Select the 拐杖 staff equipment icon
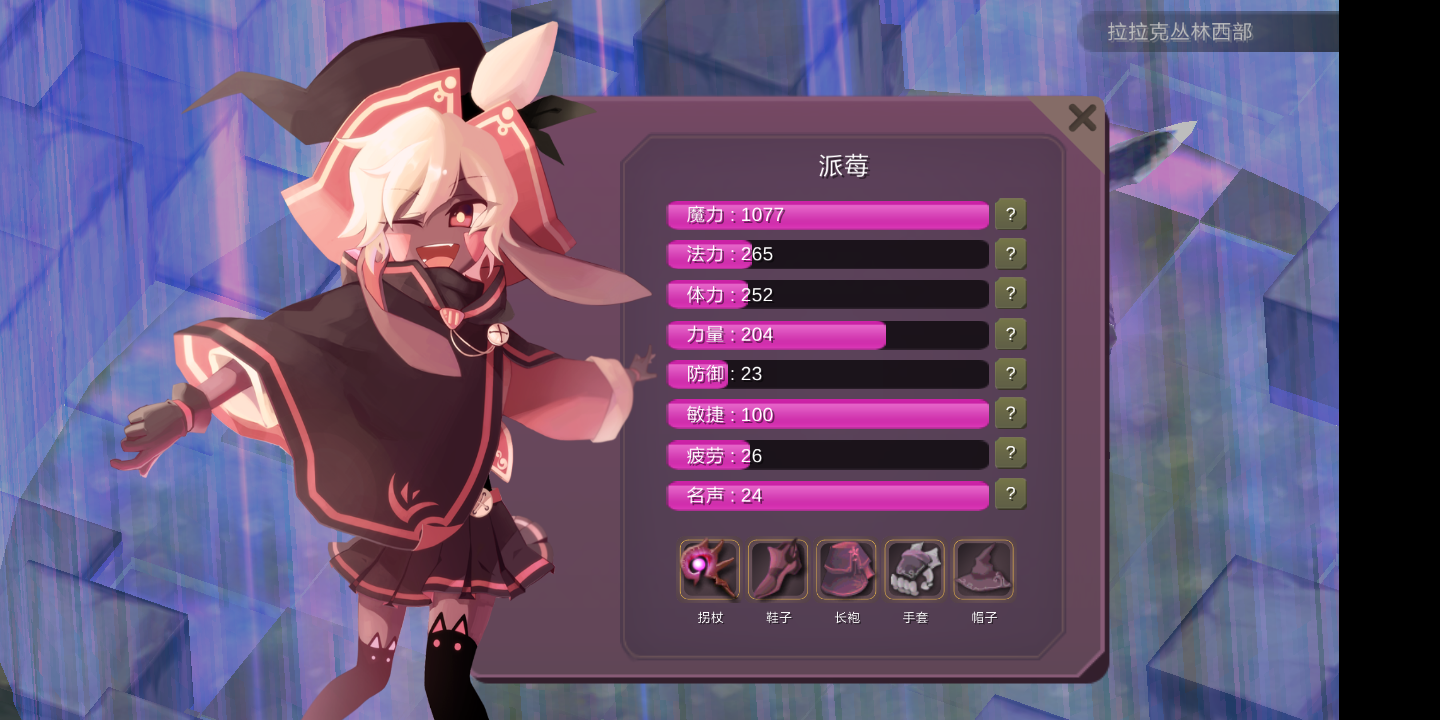Screen dimensions: 1440x720 pyautogui.click(x=709, y=568)
